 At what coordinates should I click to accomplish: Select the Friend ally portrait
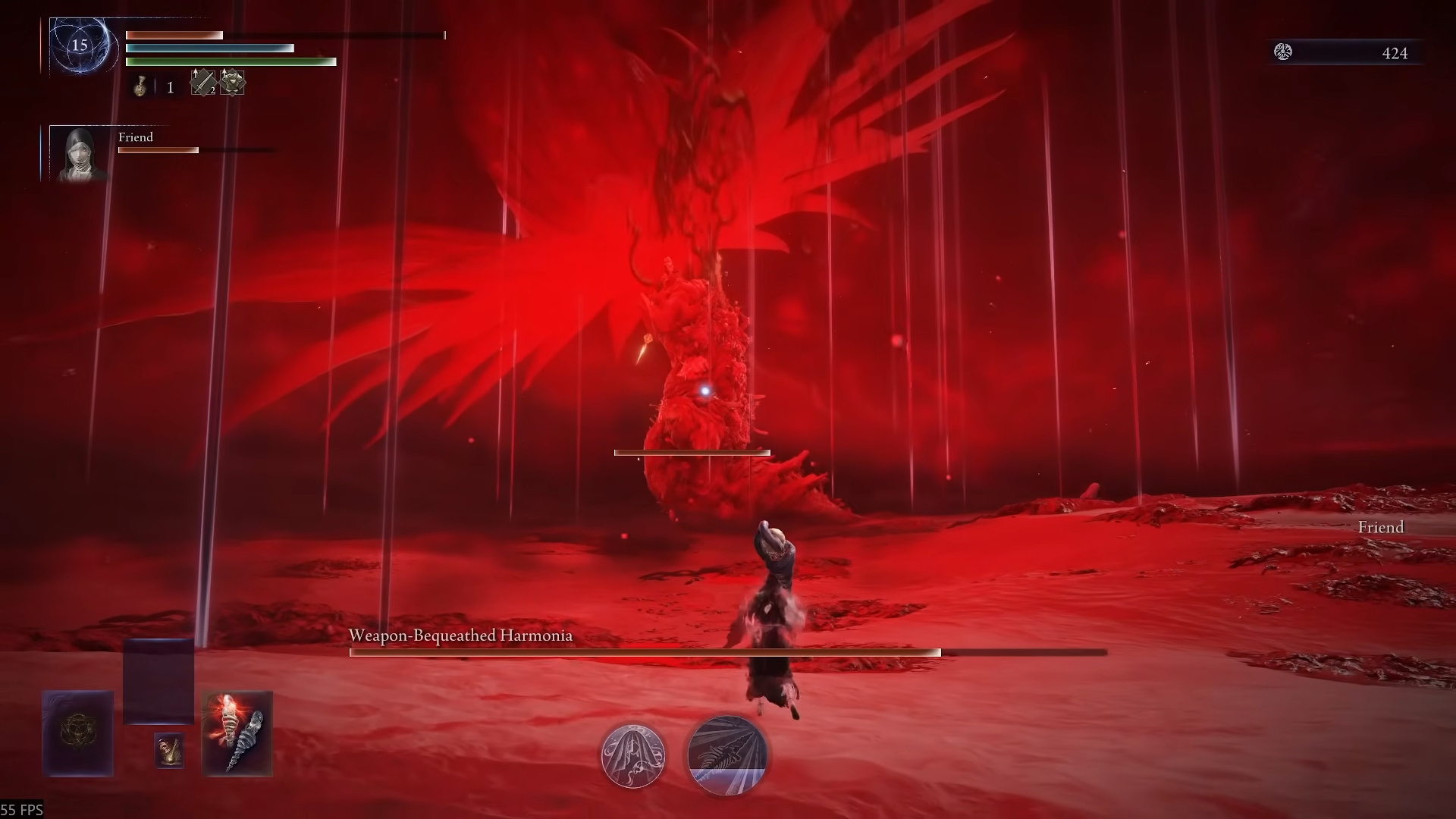79,154
